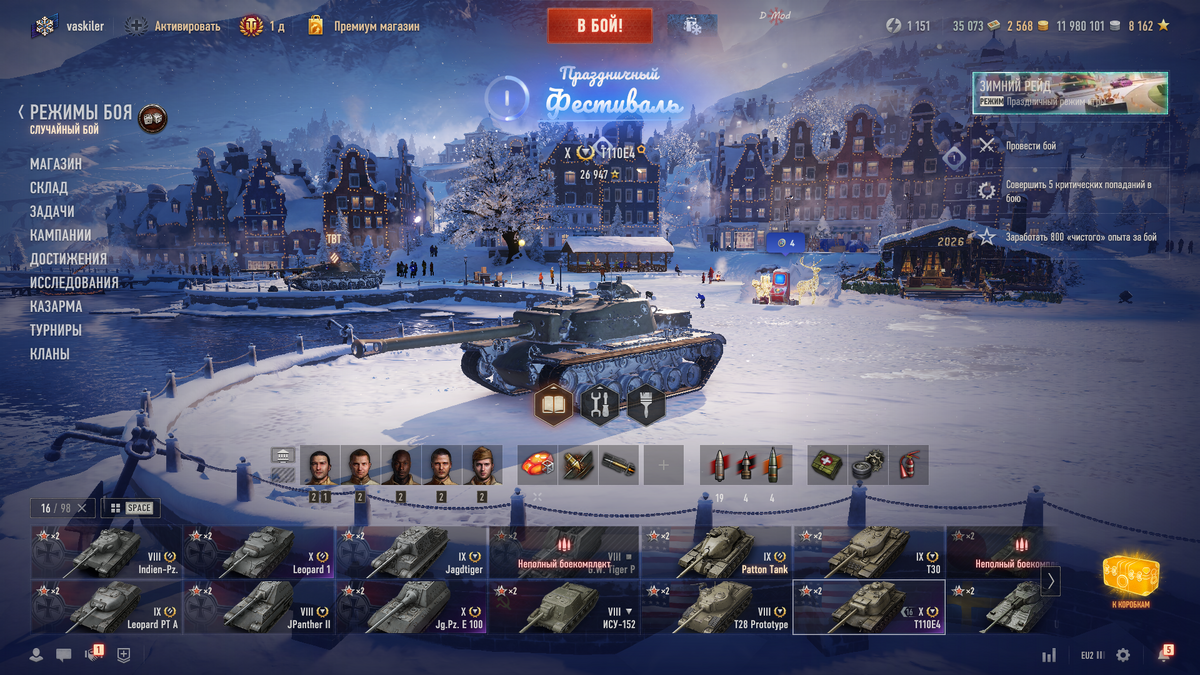This screenshot has width=1200, height=675.
Task: Open the ИССЛЕДОВАНИЯ tech tree
Action: point(74,283)
